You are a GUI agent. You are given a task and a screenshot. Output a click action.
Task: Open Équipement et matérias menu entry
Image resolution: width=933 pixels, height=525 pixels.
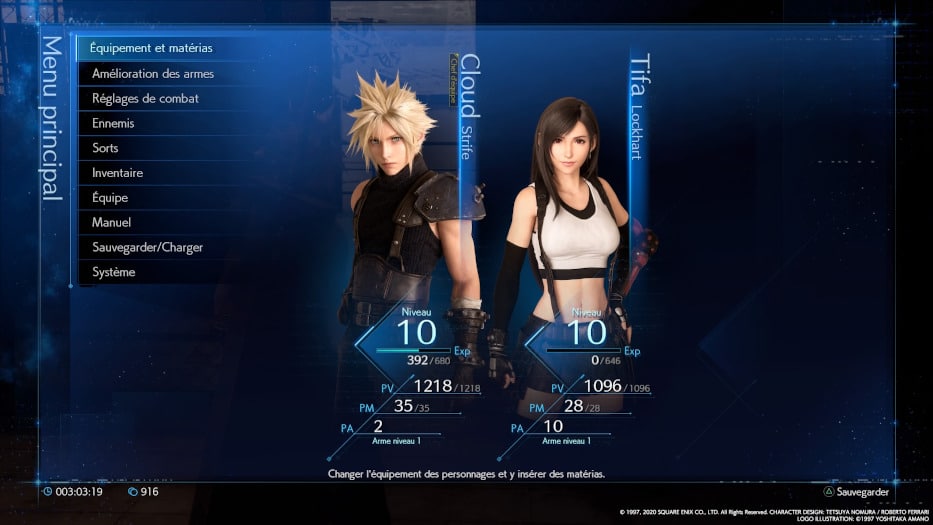151,47
